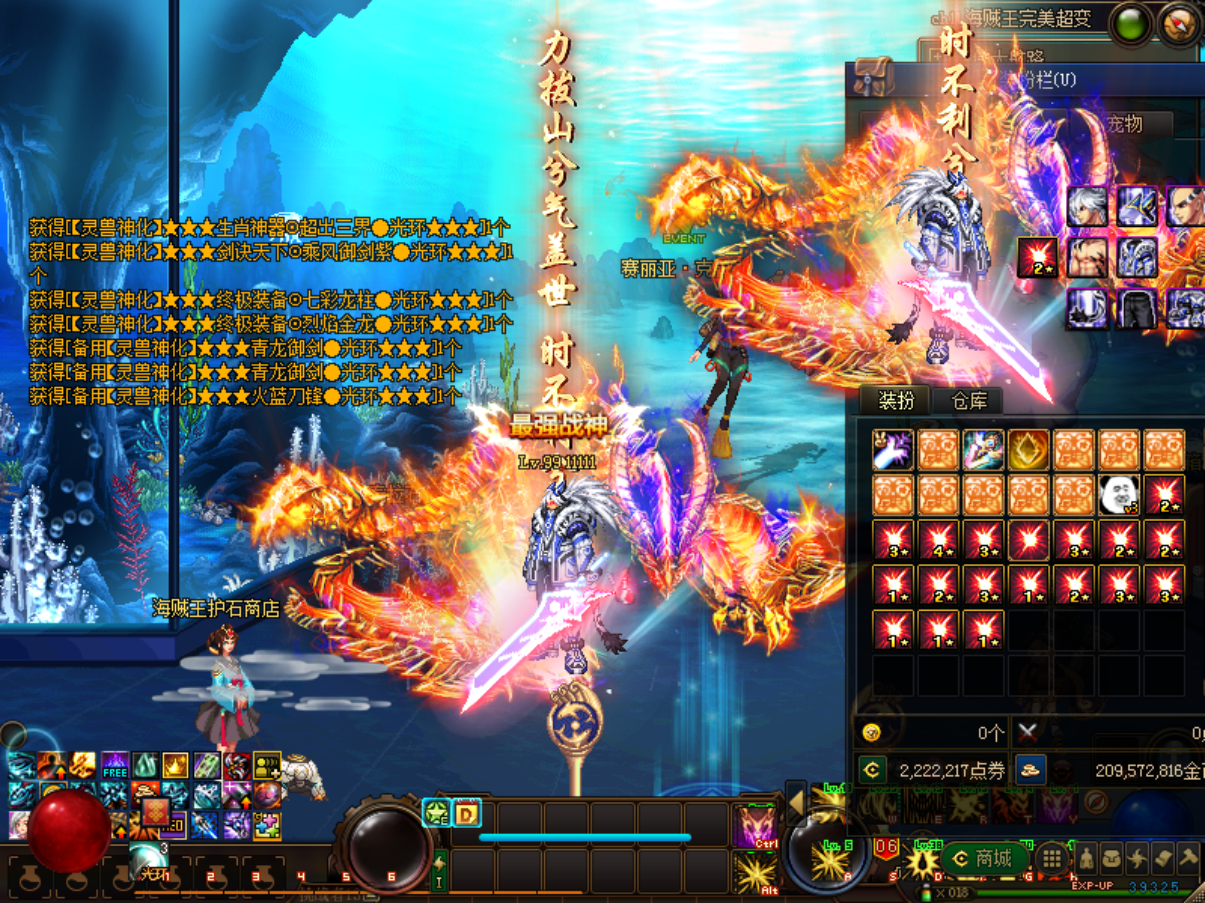This screenshot has width=1205, height=903.
Task: Open the inventory bag icon
Action: tap(1112, 858)
